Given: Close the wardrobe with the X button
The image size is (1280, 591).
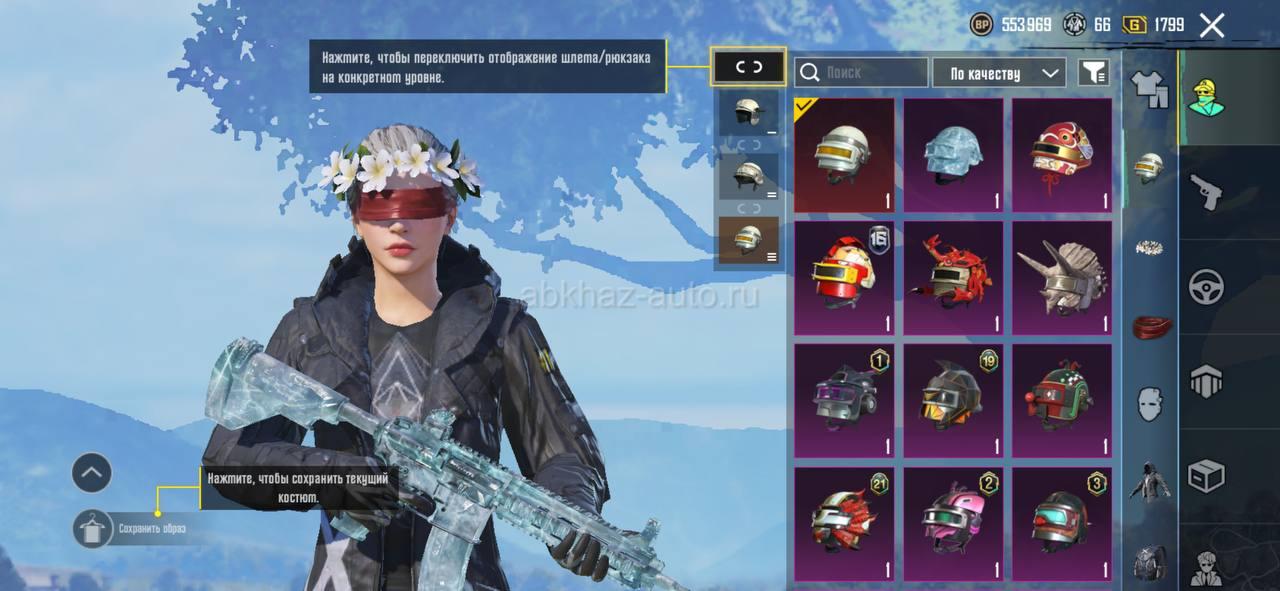Looking at the screenshot, I should (x=1211, y=26).
